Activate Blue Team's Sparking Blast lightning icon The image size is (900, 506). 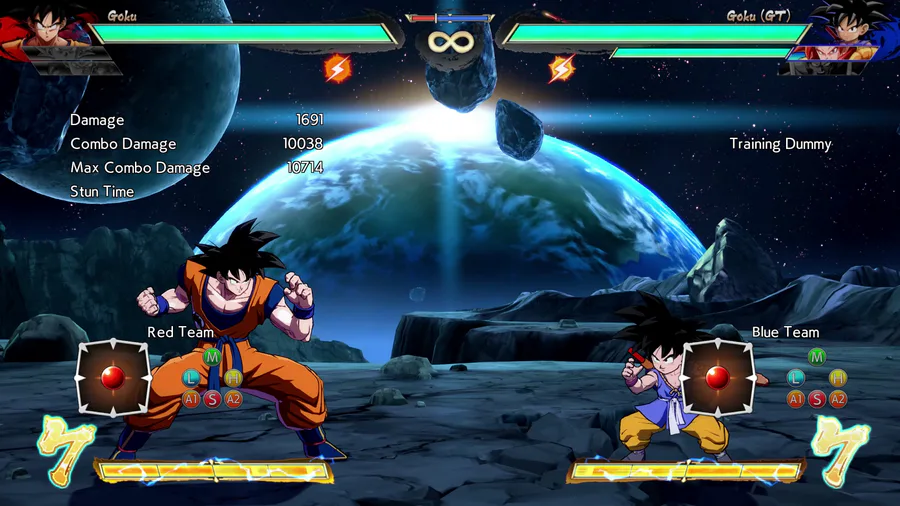pos(562,68)
